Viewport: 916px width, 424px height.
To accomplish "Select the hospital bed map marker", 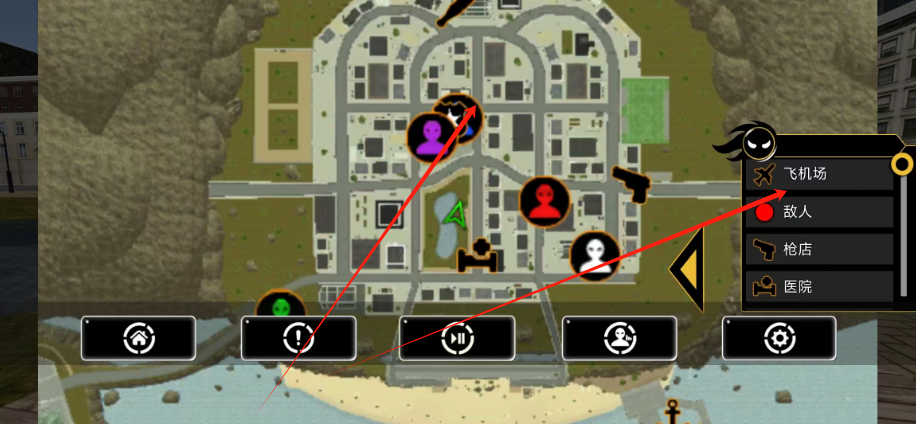I will 477,257.
